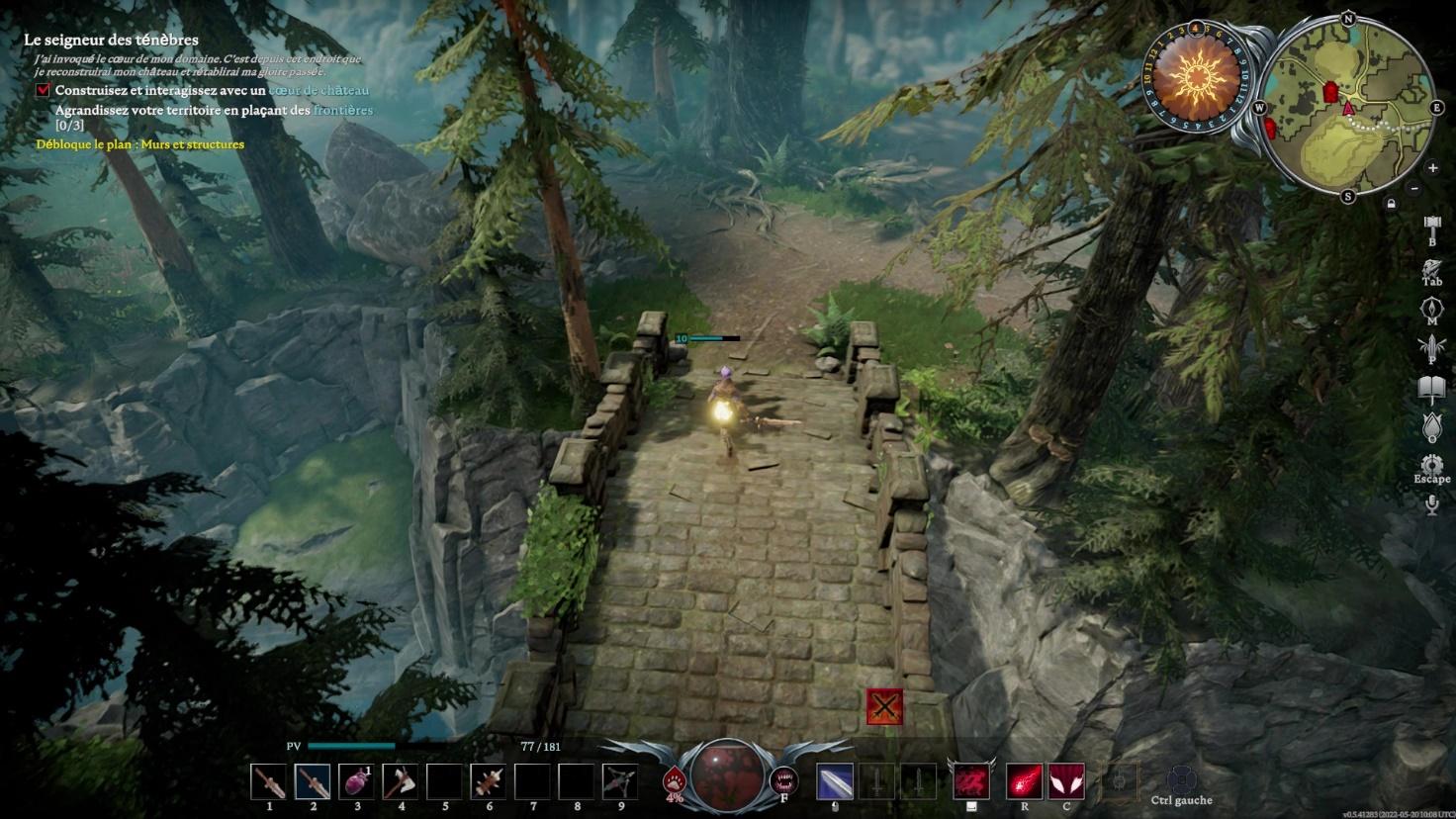Viewport: 1456px width, 819px height.
Task: Toggle the minimap lock icon
Action: (1392, 204)
